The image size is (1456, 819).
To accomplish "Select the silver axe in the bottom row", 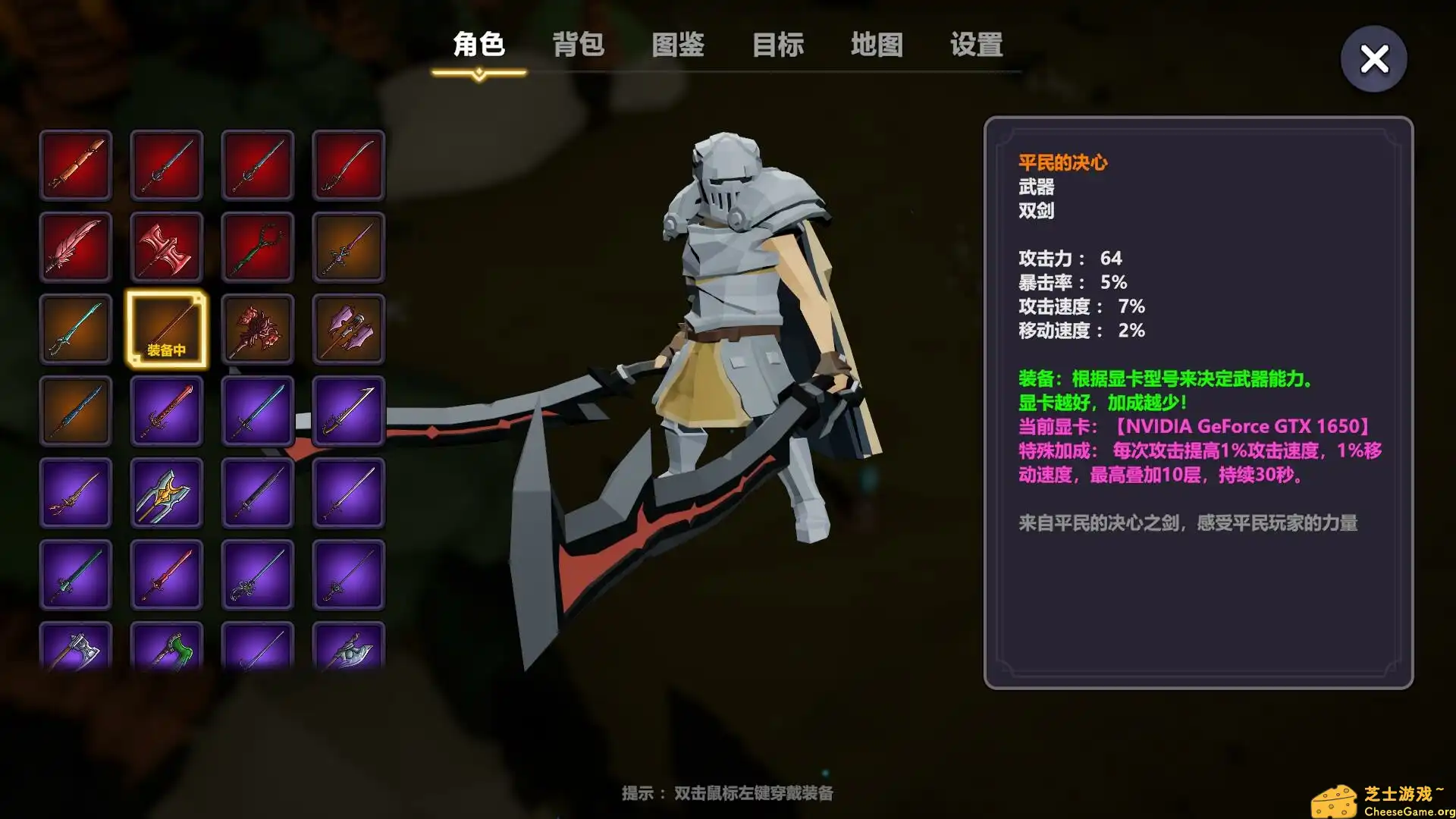I will click(76, 652).
